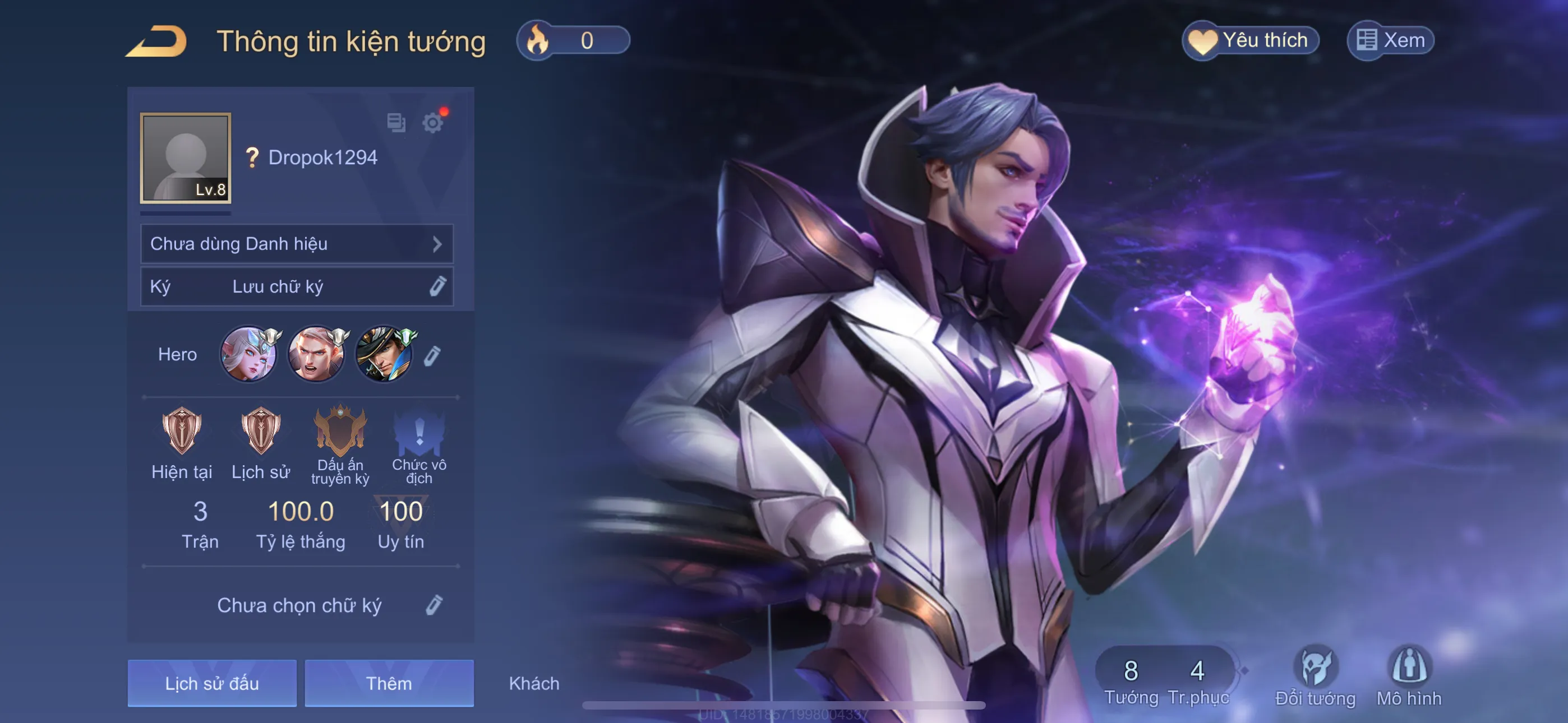1568x723 pixels.
Task: Open the Chưa dùng Danh hiệu title row
Action: click(297, 244)
